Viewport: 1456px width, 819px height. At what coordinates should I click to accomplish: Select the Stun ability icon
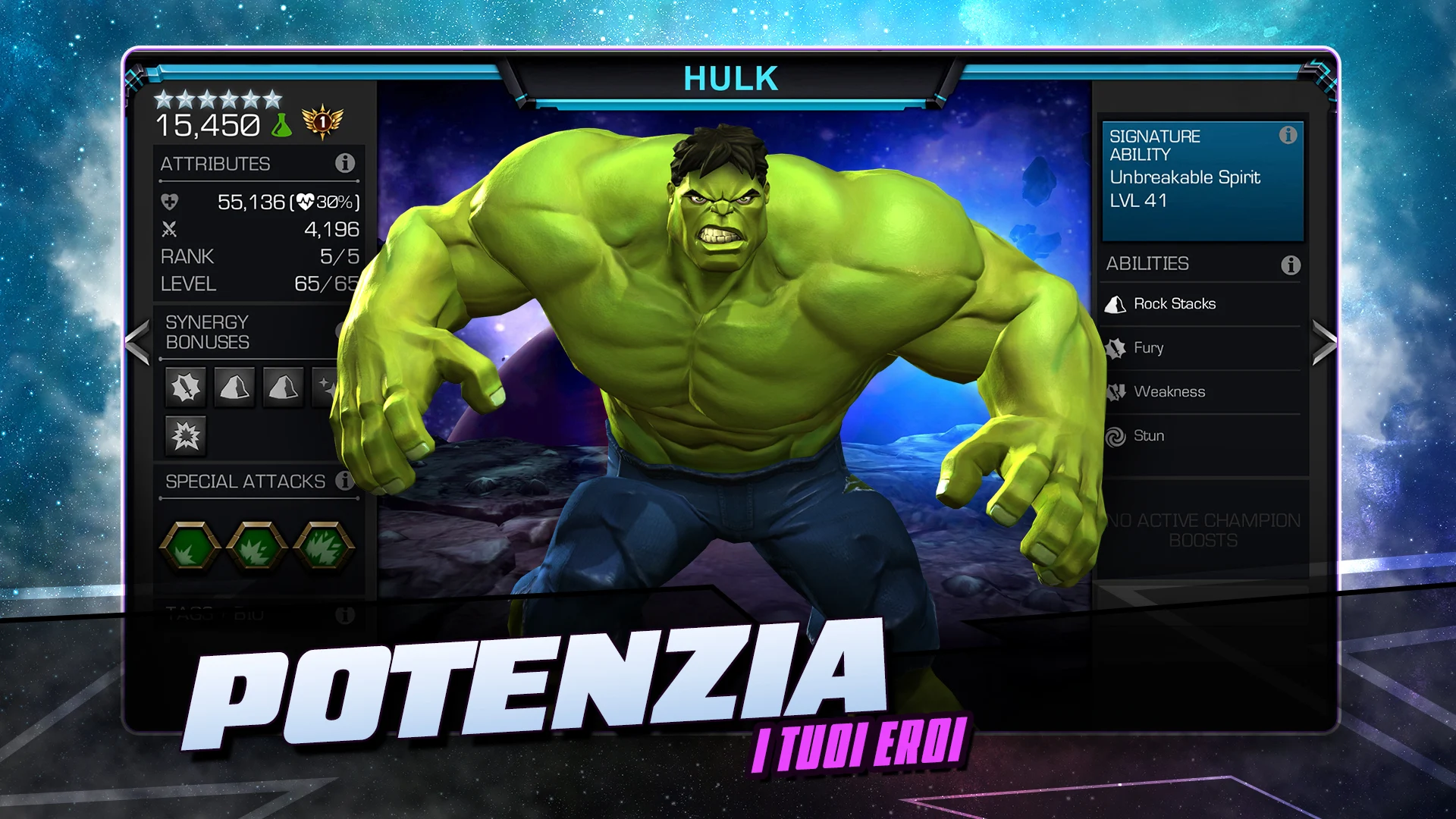1116,436
